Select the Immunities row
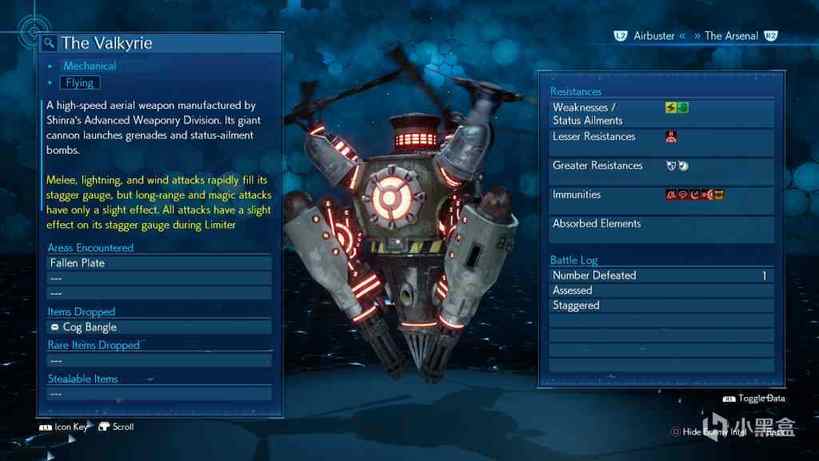The height and width of the screenshot is (461, 819). coord(658,195)
